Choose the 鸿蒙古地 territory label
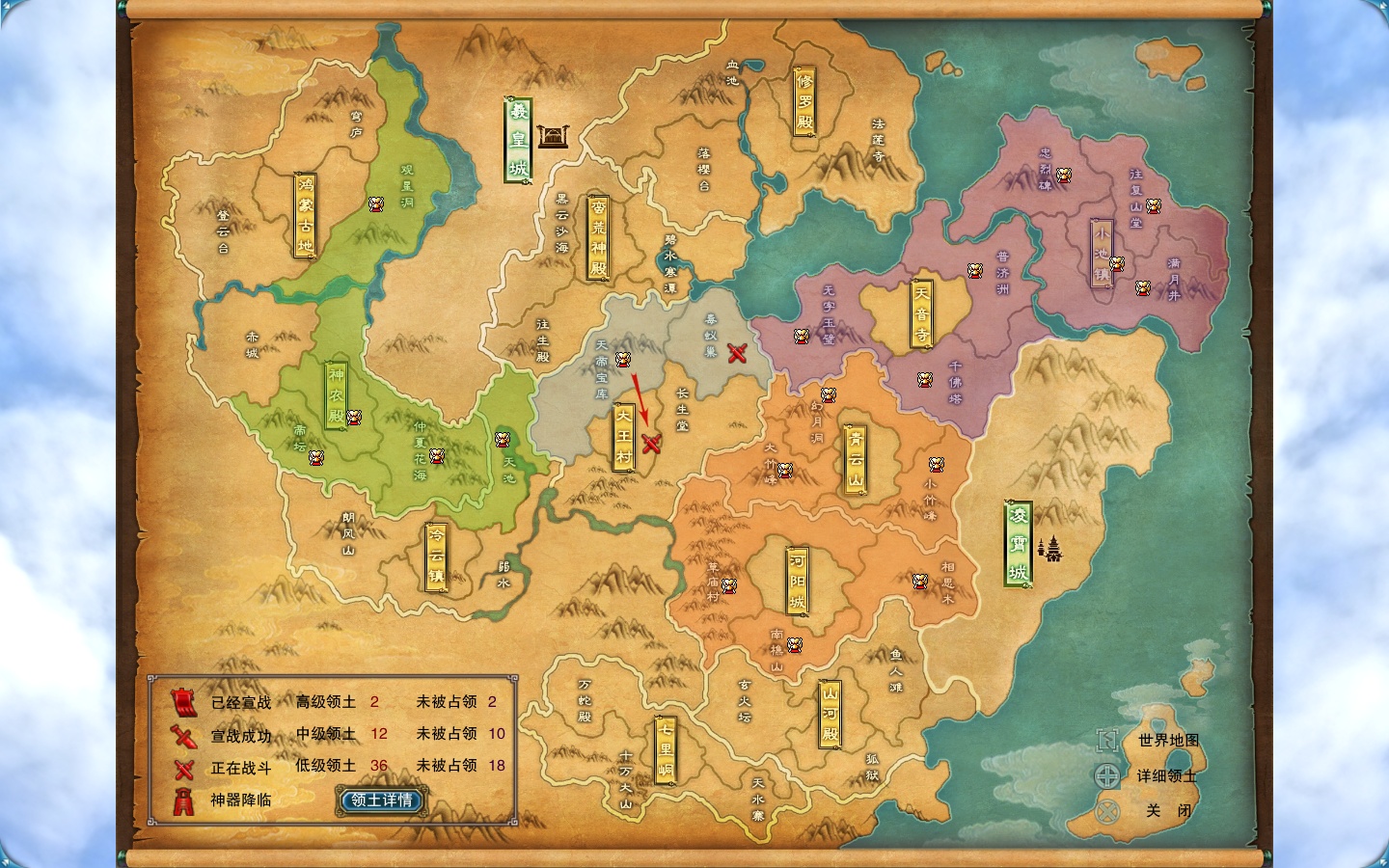 coord(306,215)
